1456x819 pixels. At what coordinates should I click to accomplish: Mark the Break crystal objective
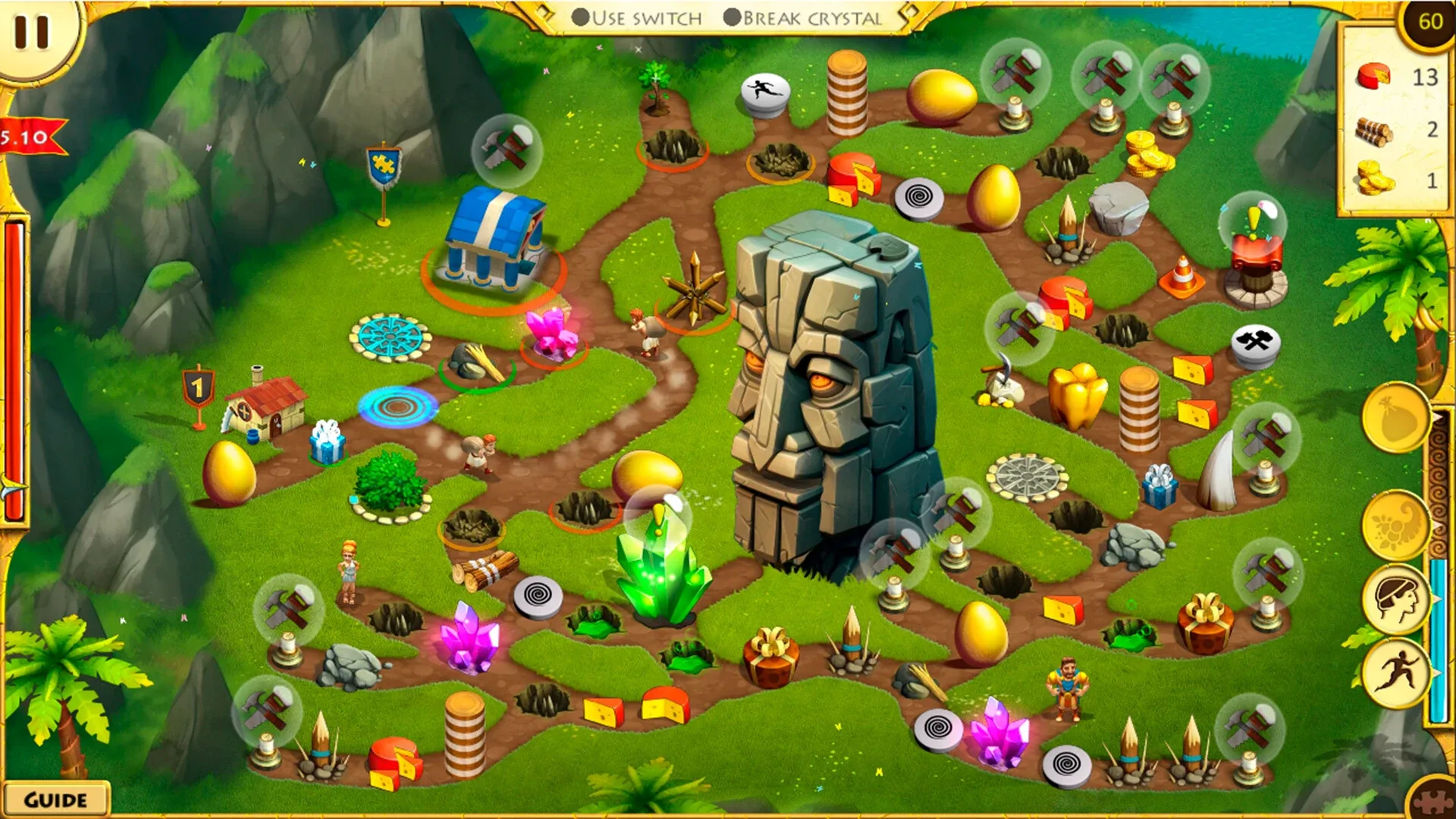coord(732,17)
